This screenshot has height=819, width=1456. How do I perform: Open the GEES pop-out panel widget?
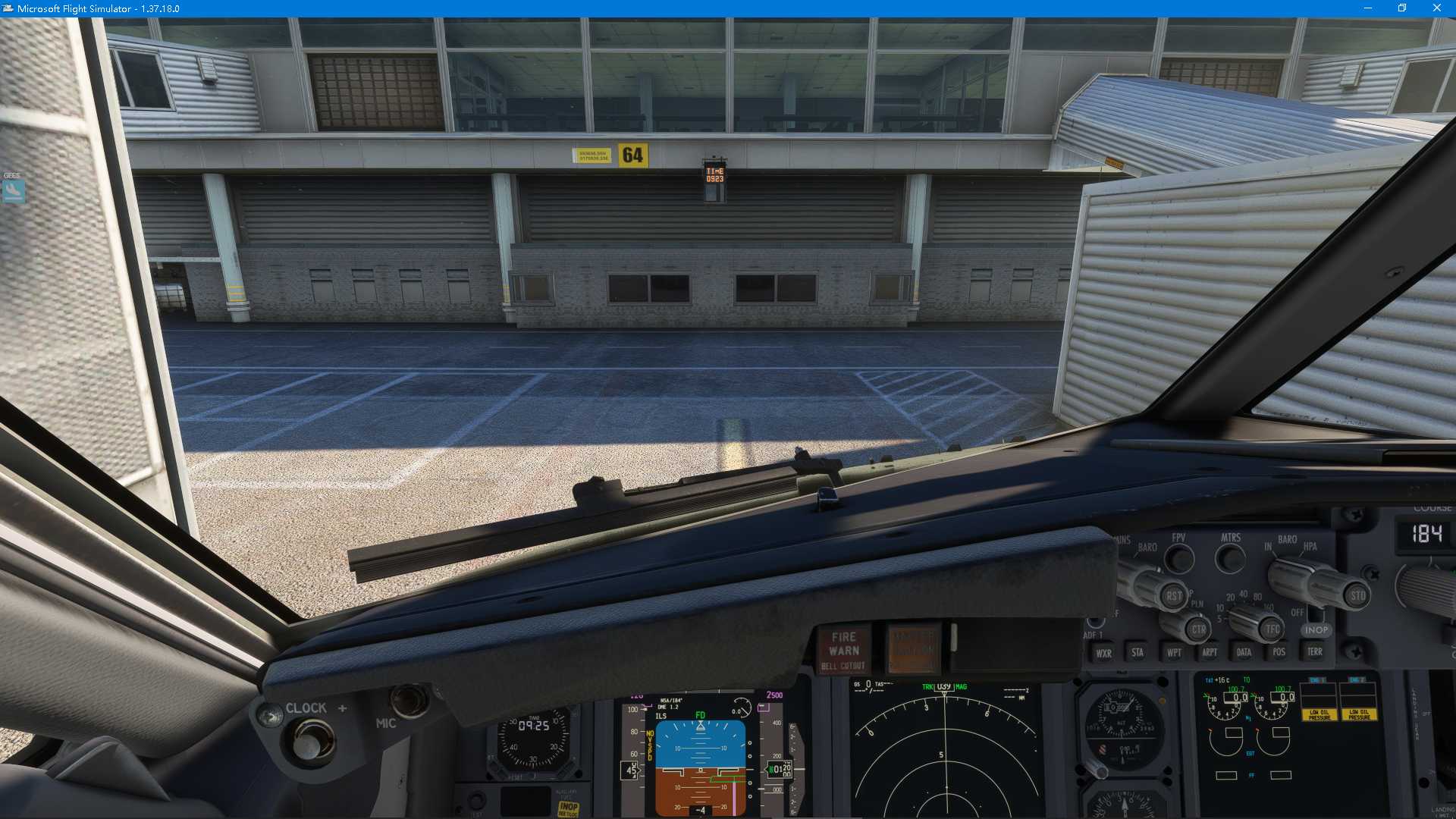coord(11,188)
